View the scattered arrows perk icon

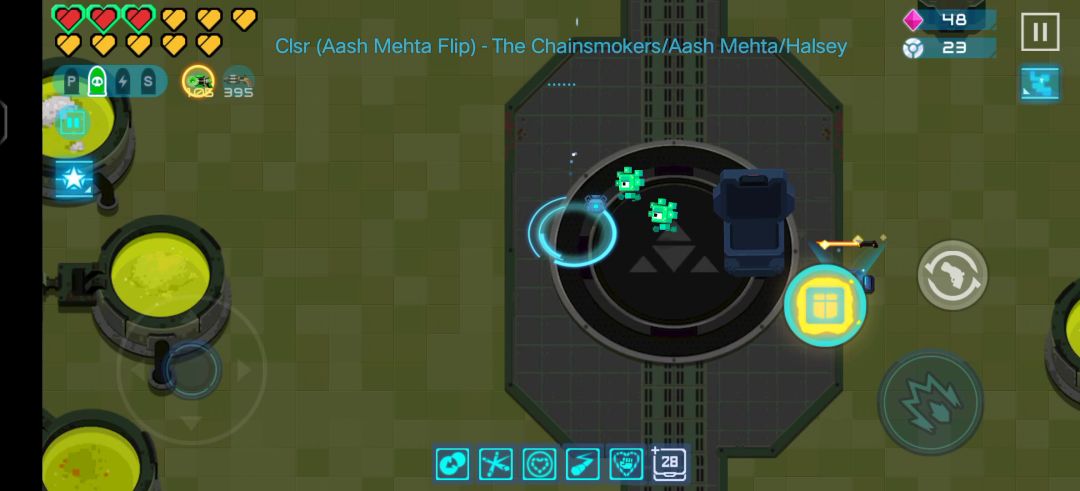(495, 463)
